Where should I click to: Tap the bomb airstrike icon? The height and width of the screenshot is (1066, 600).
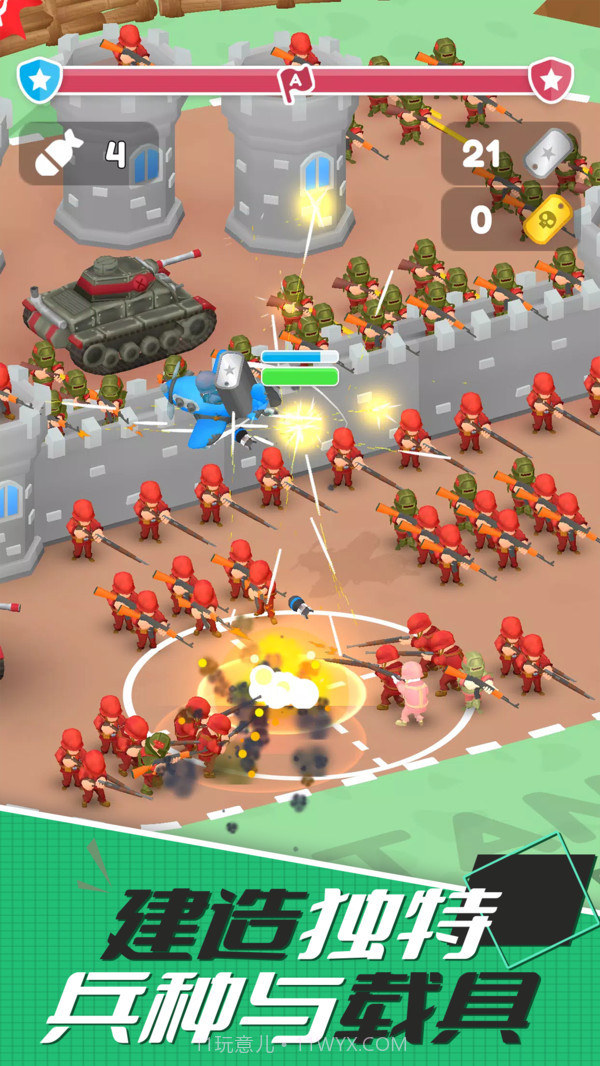[57, 155]
